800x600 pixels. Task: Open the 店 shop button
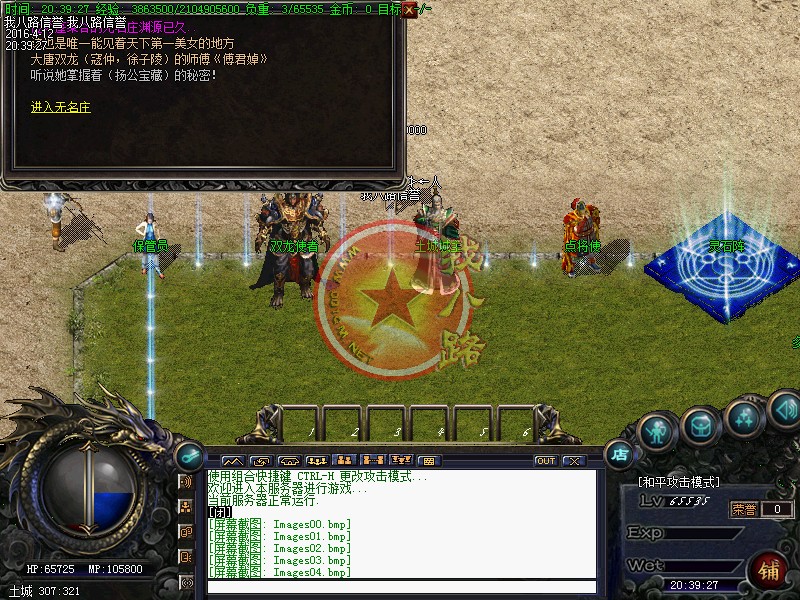620,454
